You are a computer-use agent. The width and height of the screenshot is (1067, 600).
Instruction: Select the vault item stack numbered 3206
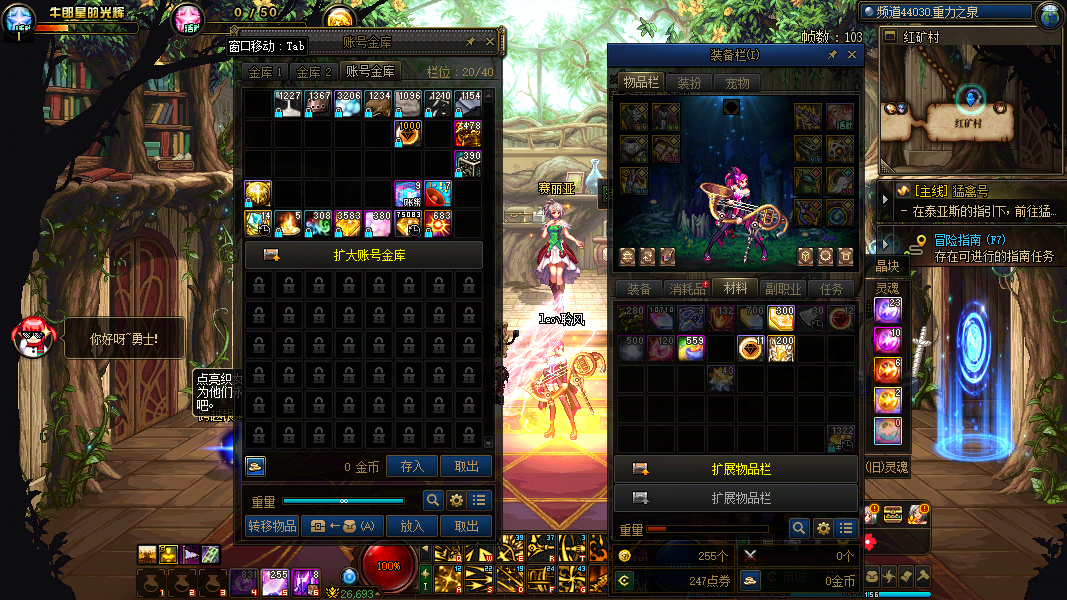pyautogui.click(x=348, y=104)
